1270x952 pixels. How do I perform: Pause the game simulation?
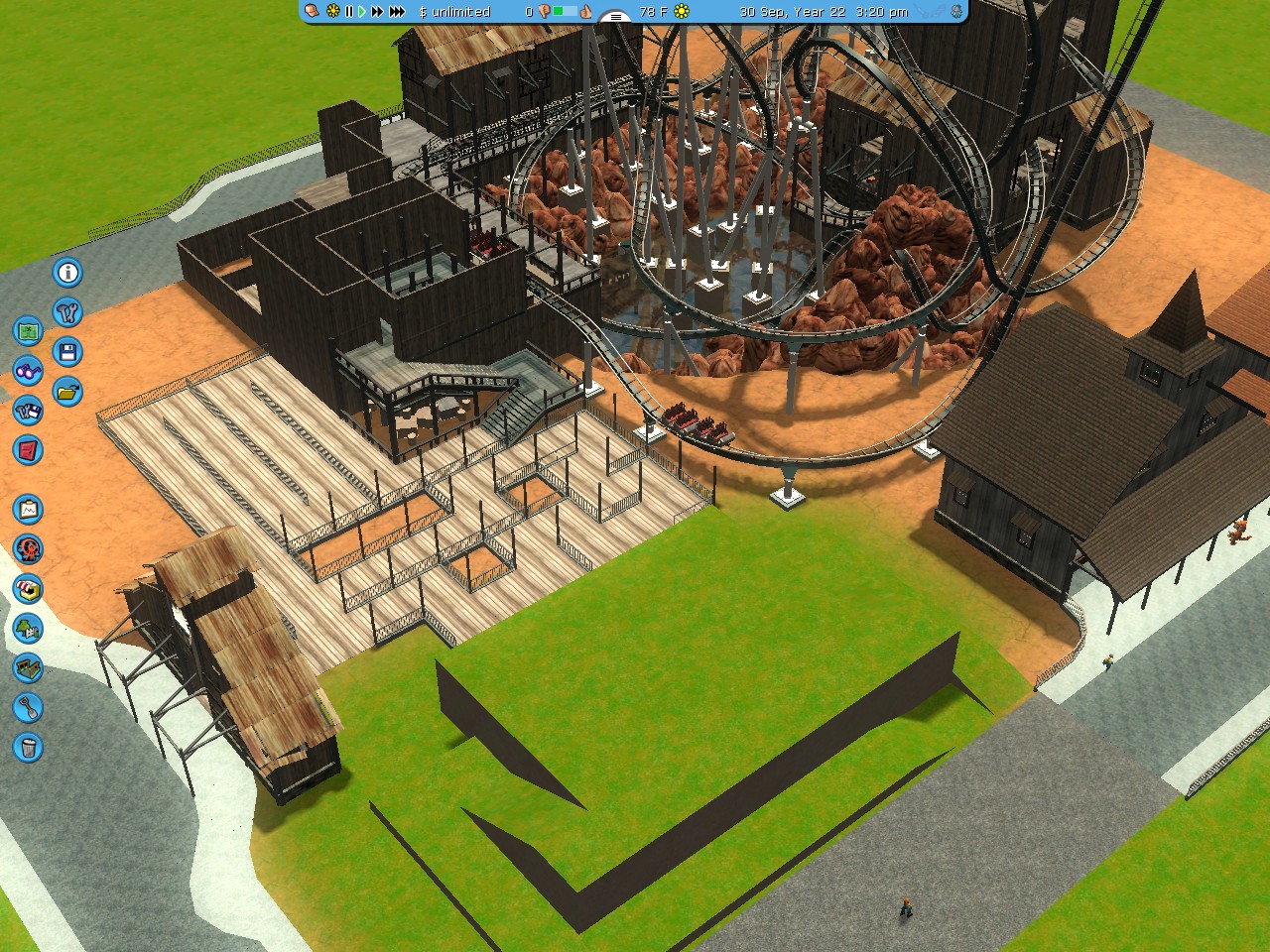(348, 12)
